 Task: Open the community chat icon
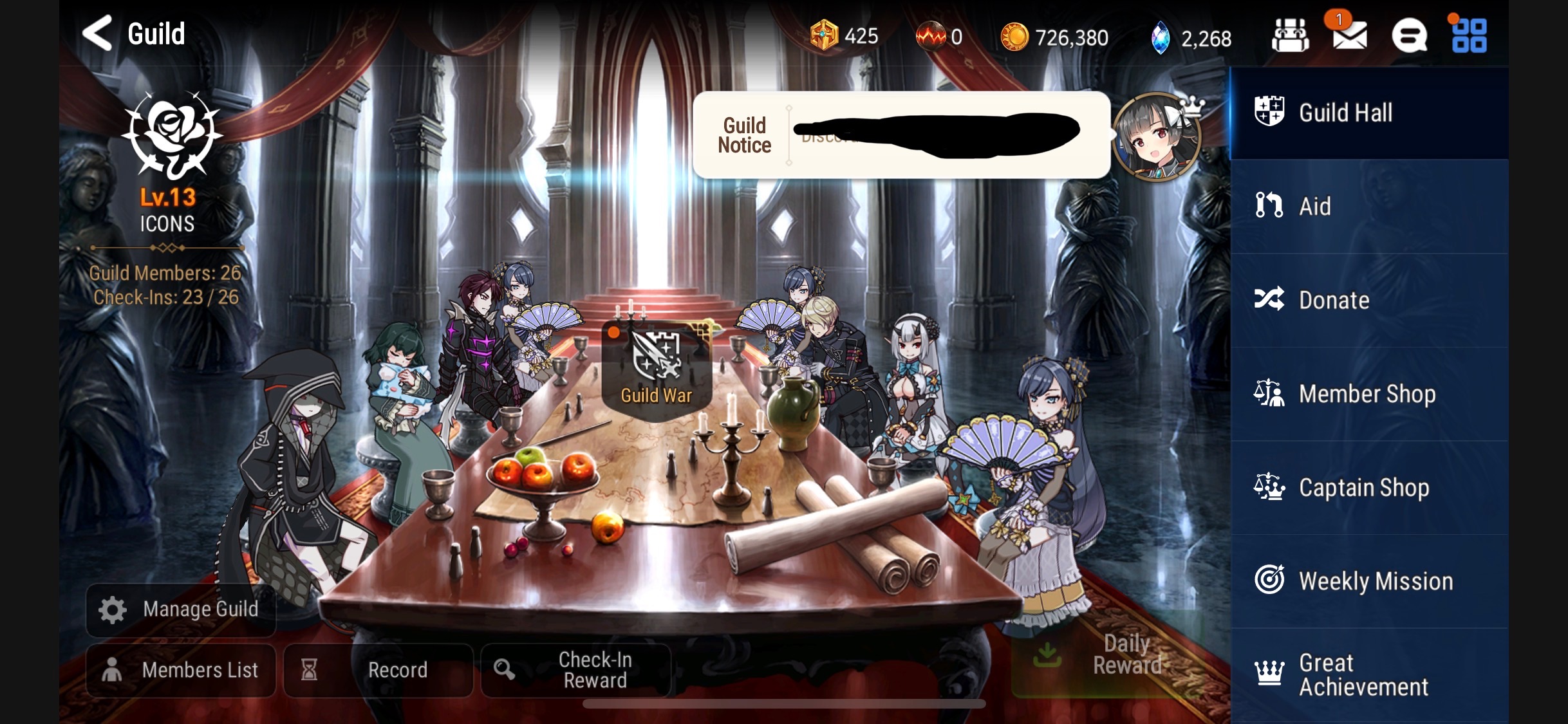[1410, 35]
